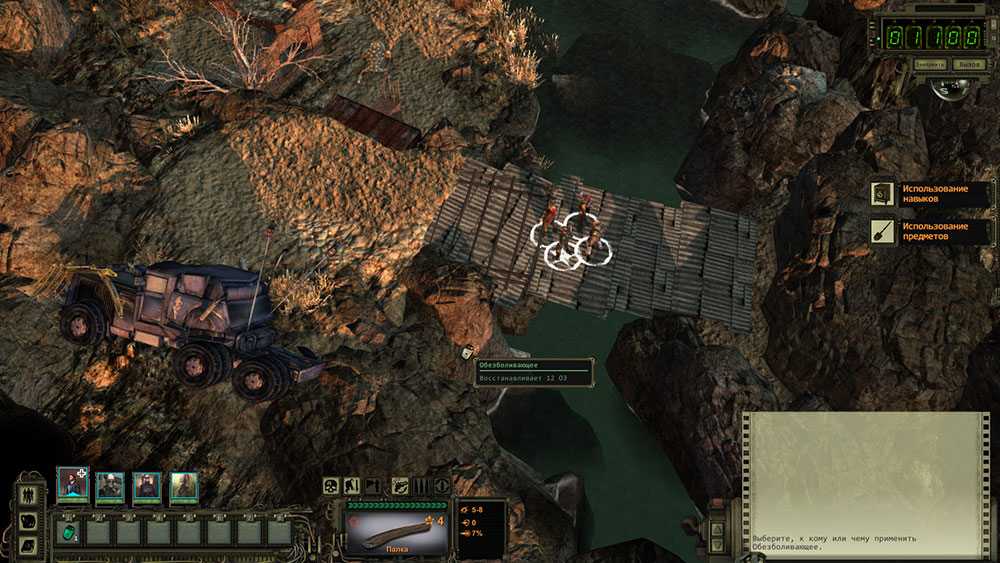
Task: Select the equipped "Палка" weapon panel
Action: (x=394, y=527)
